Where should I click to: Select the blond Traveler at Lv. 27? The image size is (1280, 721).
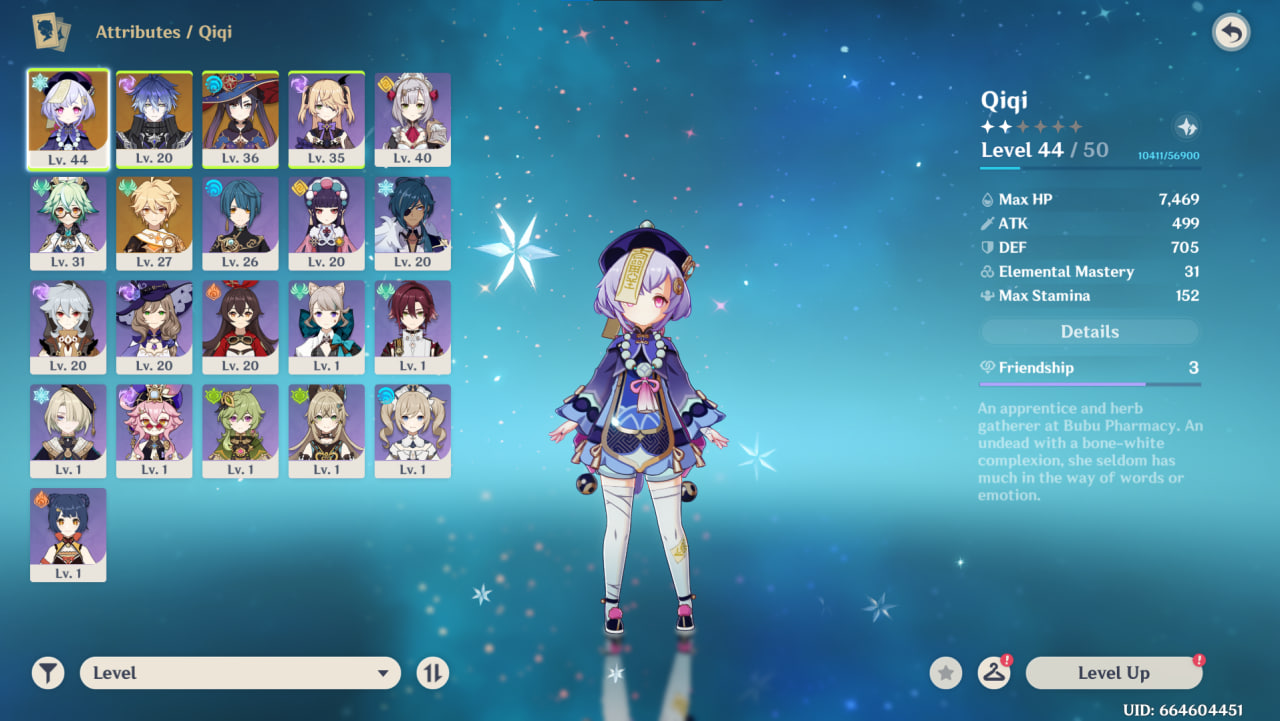[154, 222]
